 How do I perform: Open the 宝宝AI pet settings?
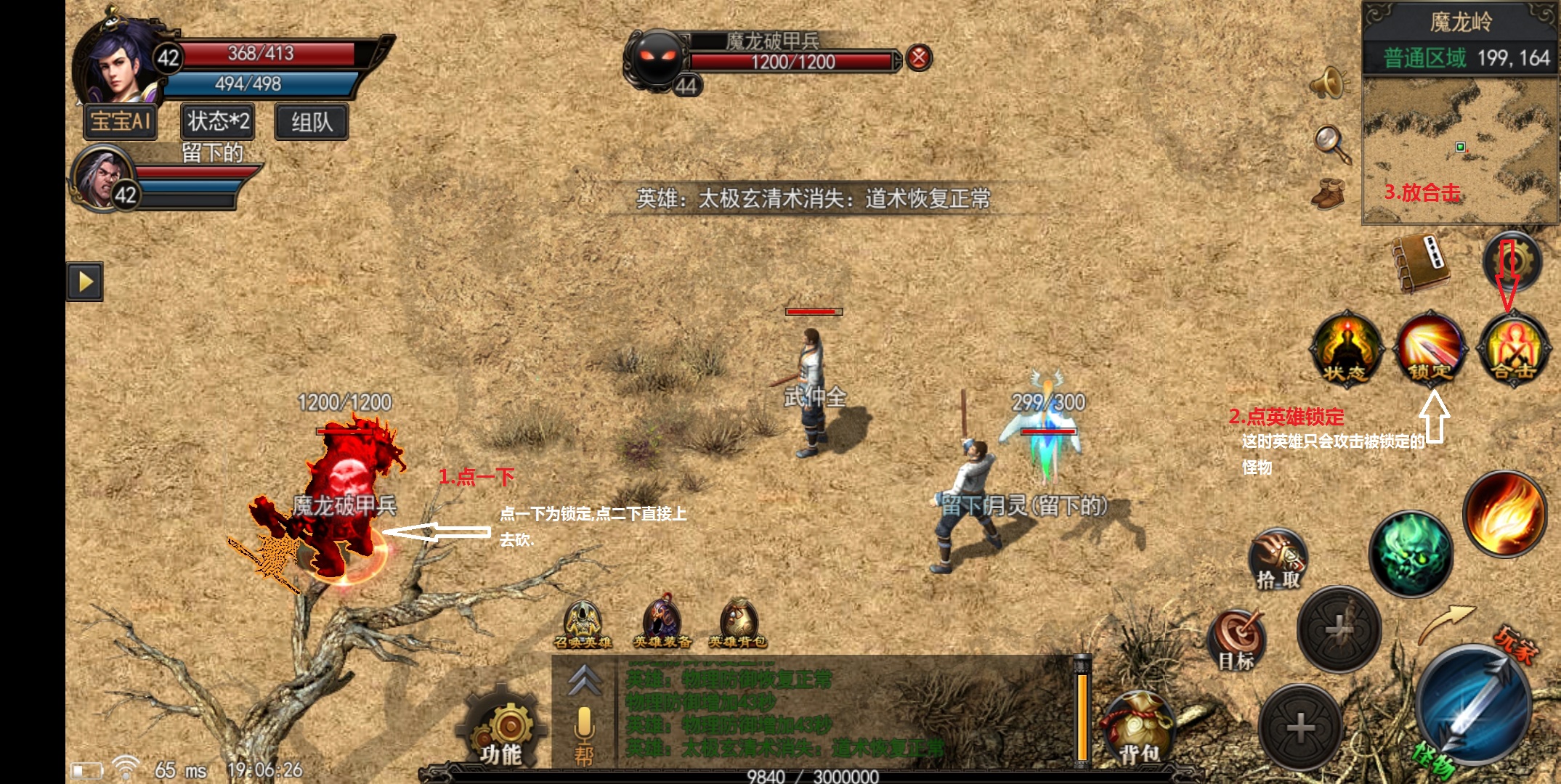pos(121,121)
